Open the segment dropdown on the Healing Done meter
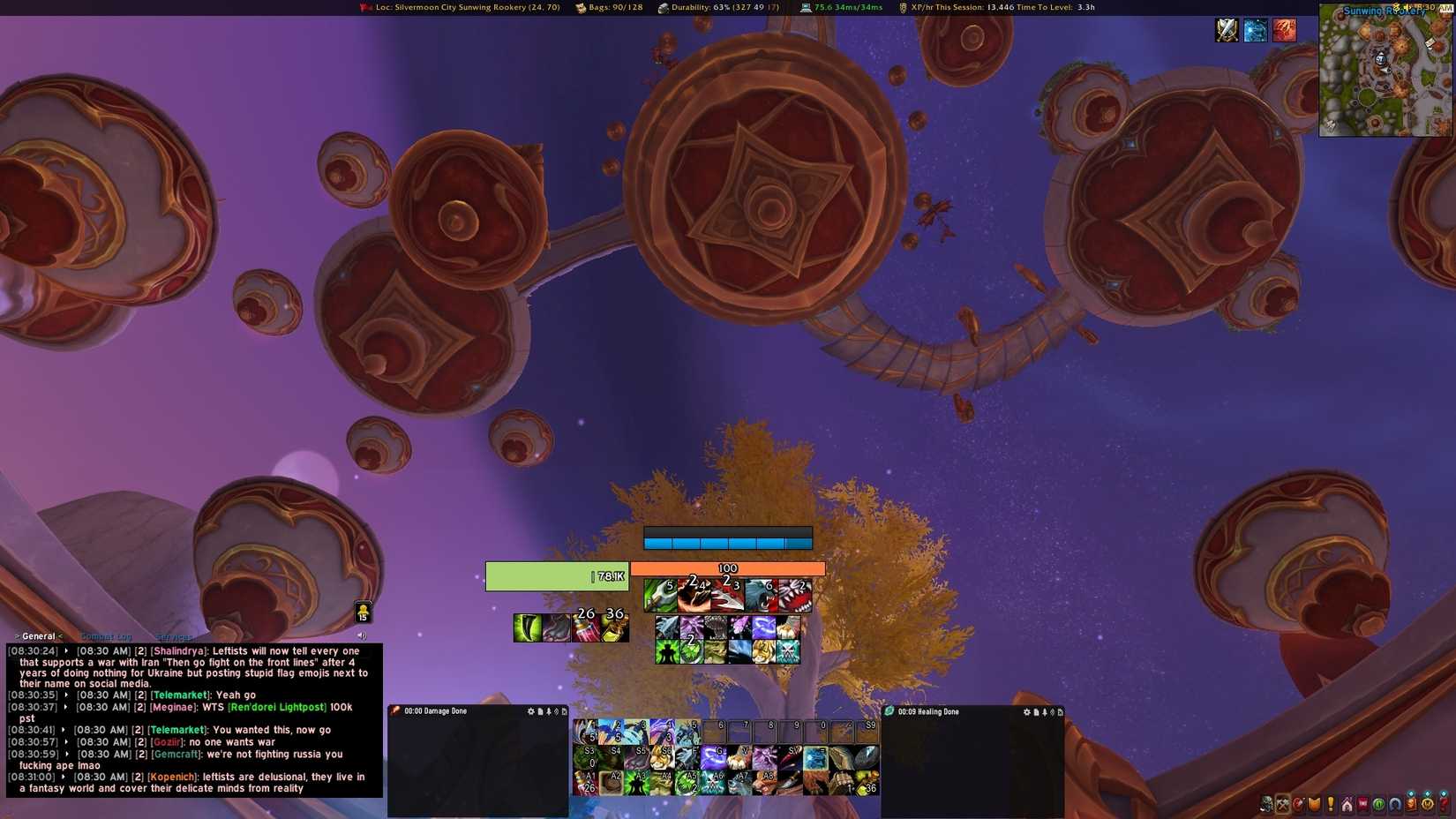 click(x=1061, y=711)
